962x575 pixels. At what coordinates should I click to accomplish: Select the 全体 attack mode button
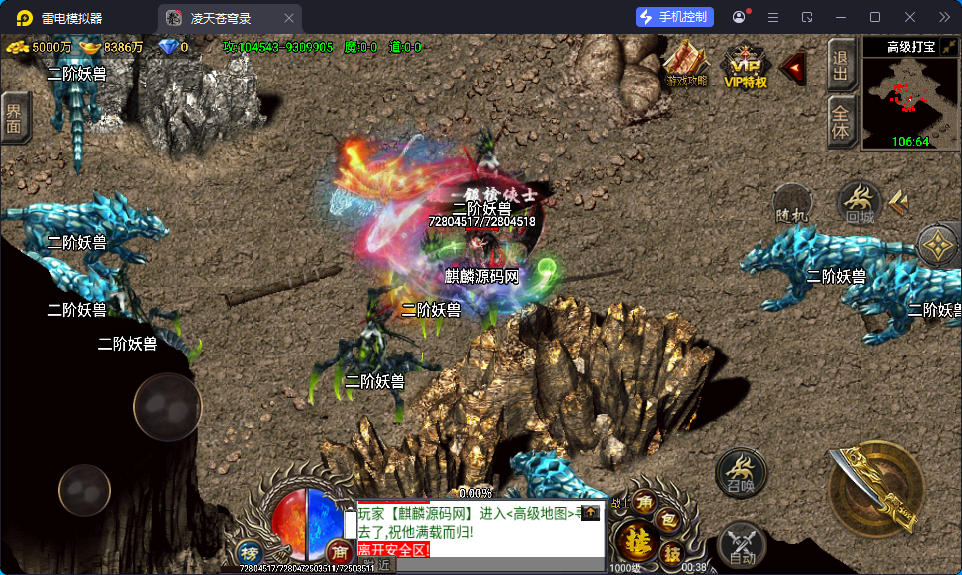[x=841, y=122]
